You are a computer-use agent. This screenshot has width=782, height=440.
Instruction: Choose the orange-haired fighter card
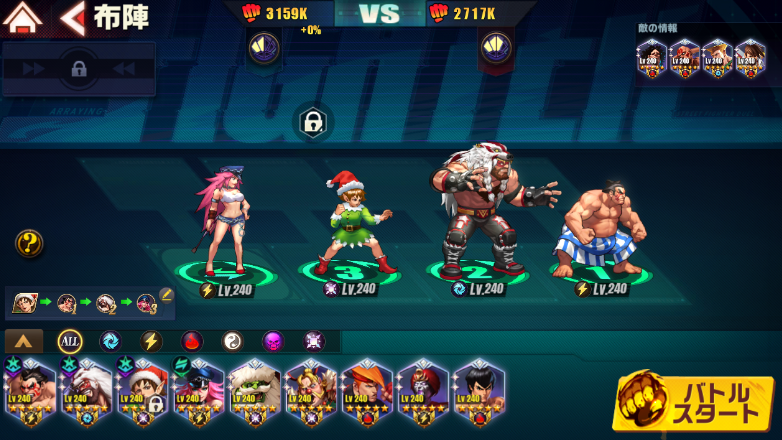(366, 390)
